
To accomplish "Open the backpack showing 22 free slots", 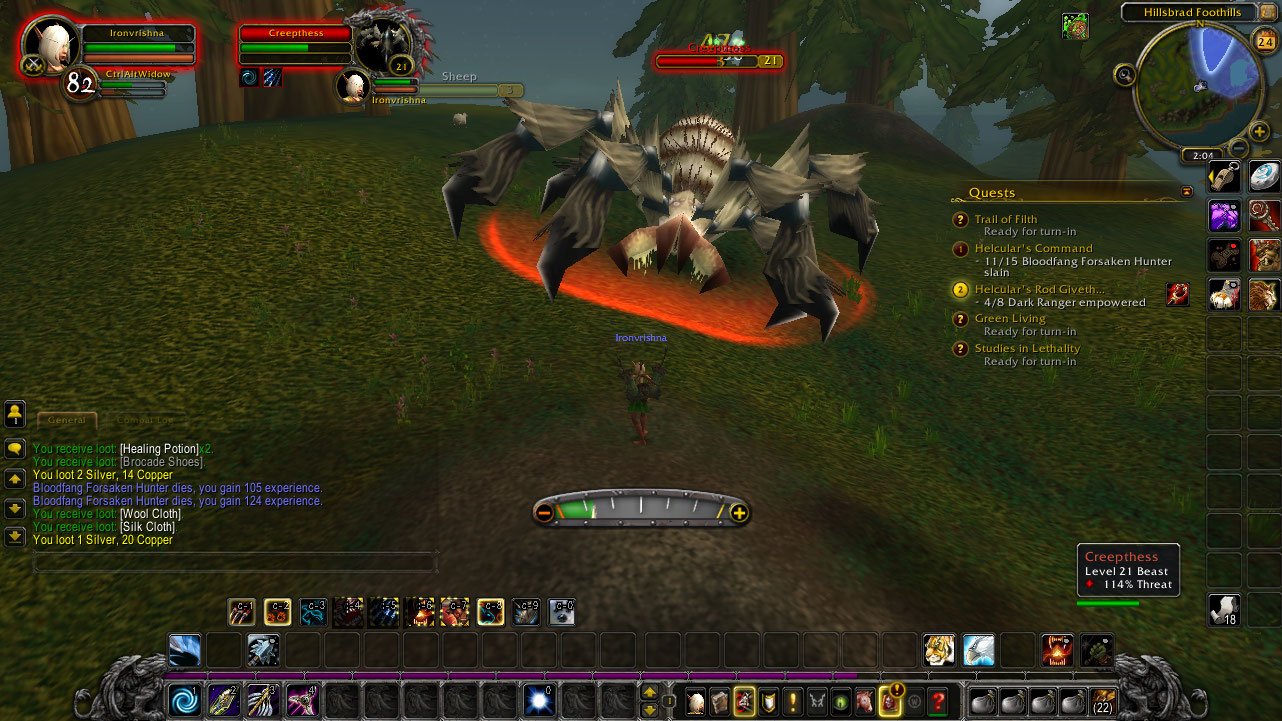I will coord(1103,700).
